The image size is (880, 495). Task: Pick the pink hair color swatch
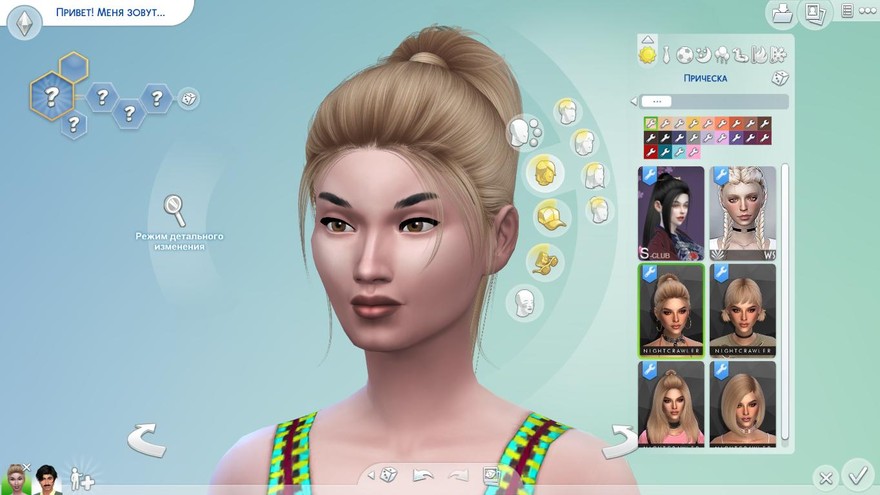pyautogui.click(x=693, y=152)
